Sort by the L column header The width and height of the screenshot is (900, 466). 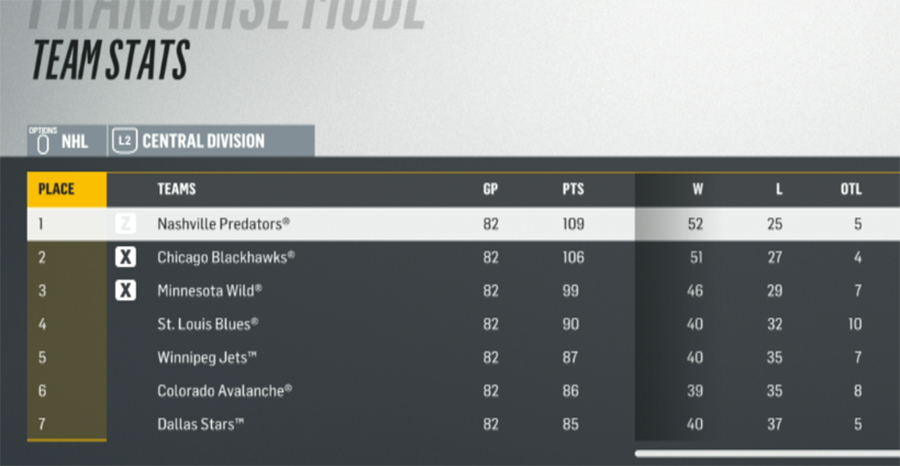[x=778, y=189]
